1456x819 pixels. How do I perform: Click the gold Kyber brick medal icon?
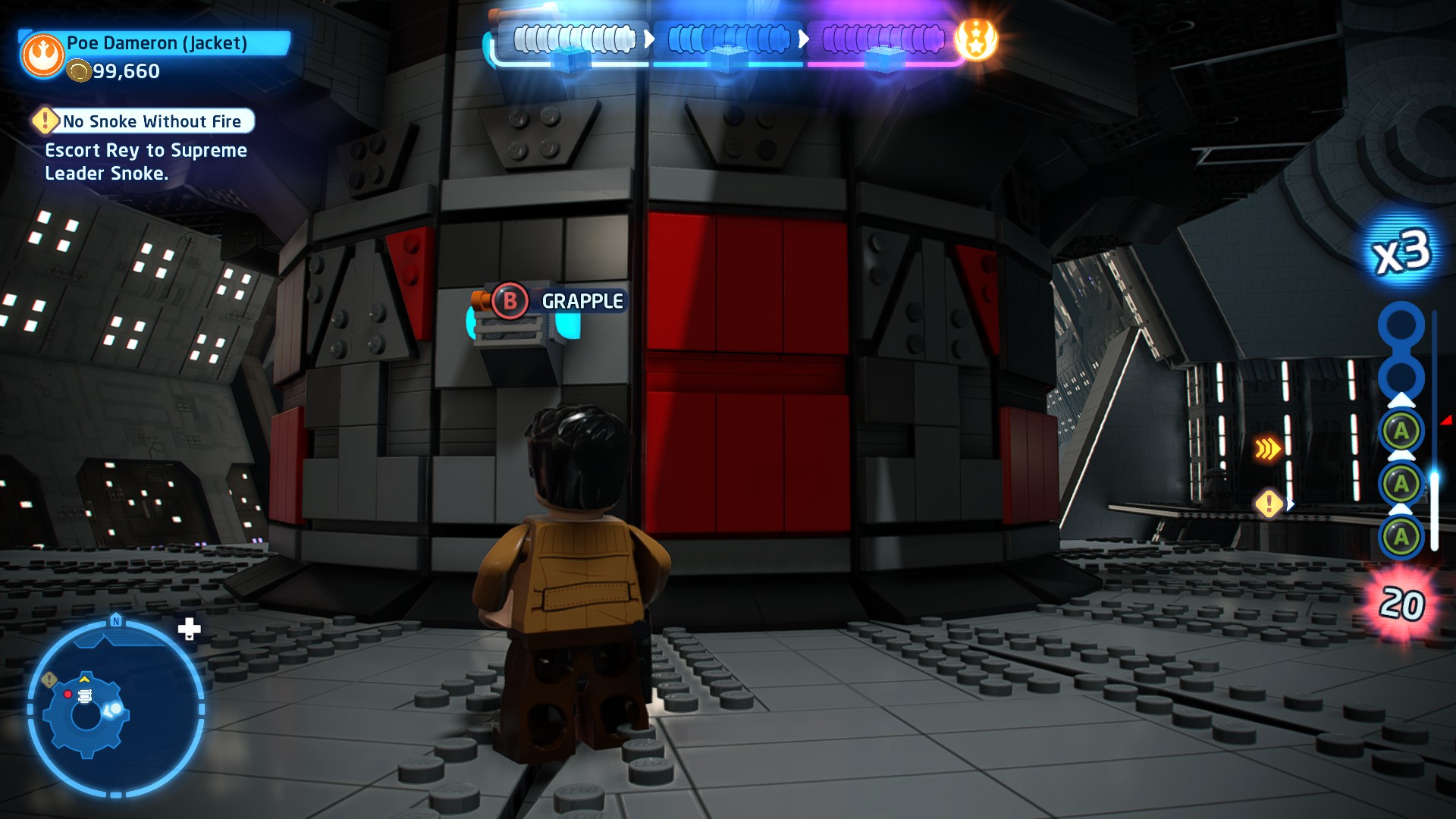point(976,39)
